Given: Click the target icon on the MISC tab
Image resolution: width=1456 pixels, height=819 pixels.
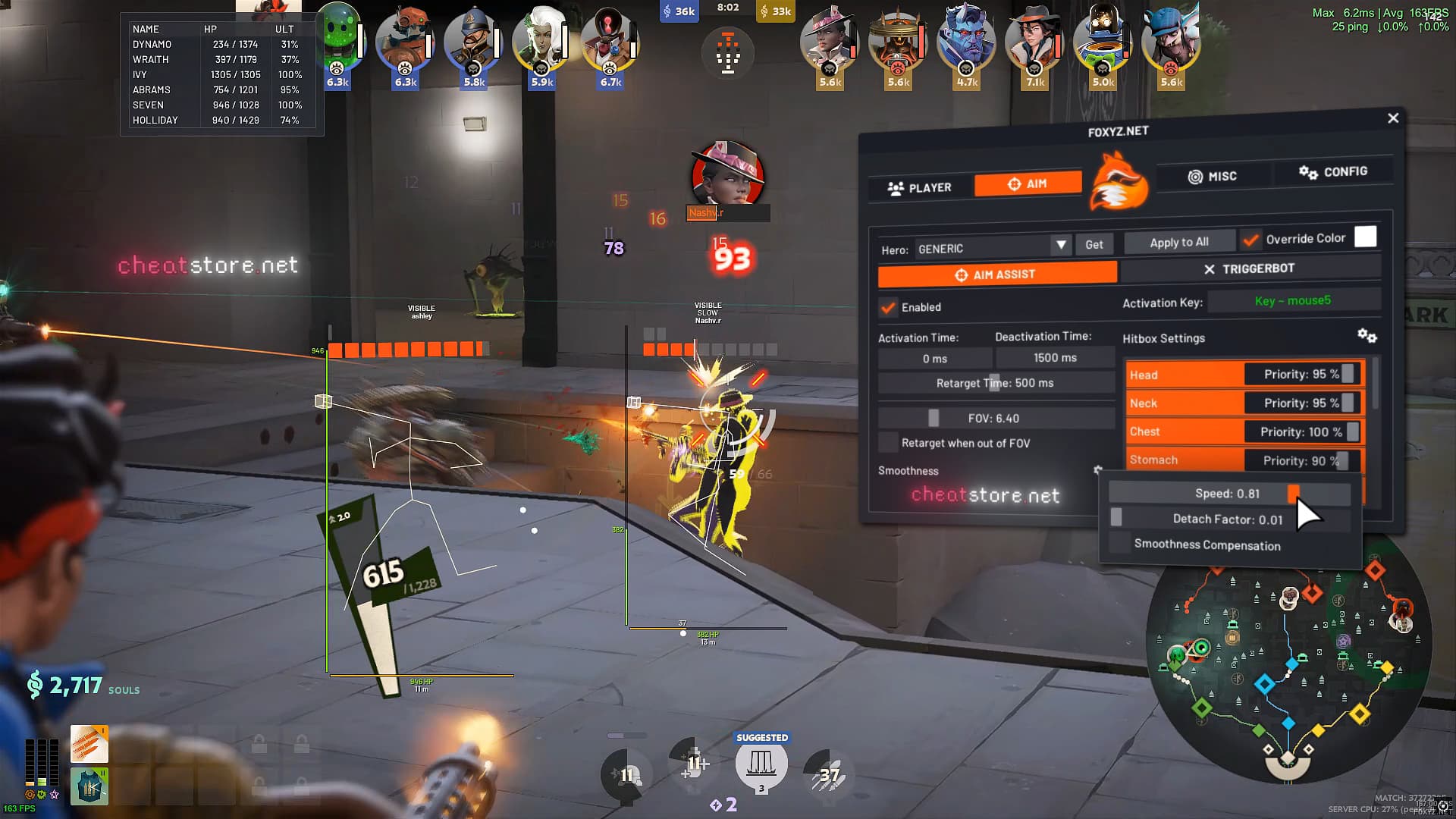Looking at the screenshot, I should click(1194, 175).
